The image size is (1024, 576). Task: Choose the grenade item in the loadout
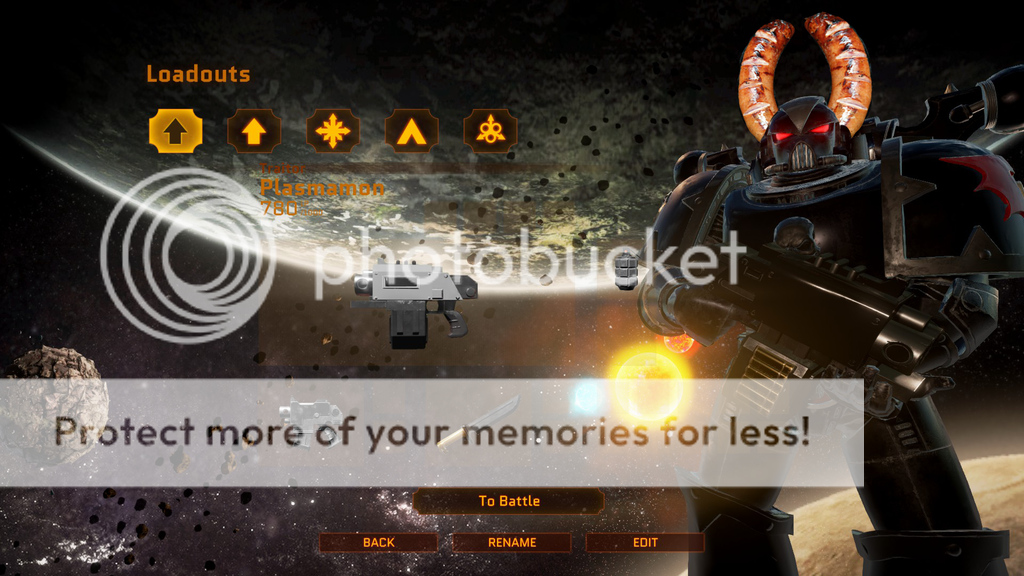tap(626, 270)
